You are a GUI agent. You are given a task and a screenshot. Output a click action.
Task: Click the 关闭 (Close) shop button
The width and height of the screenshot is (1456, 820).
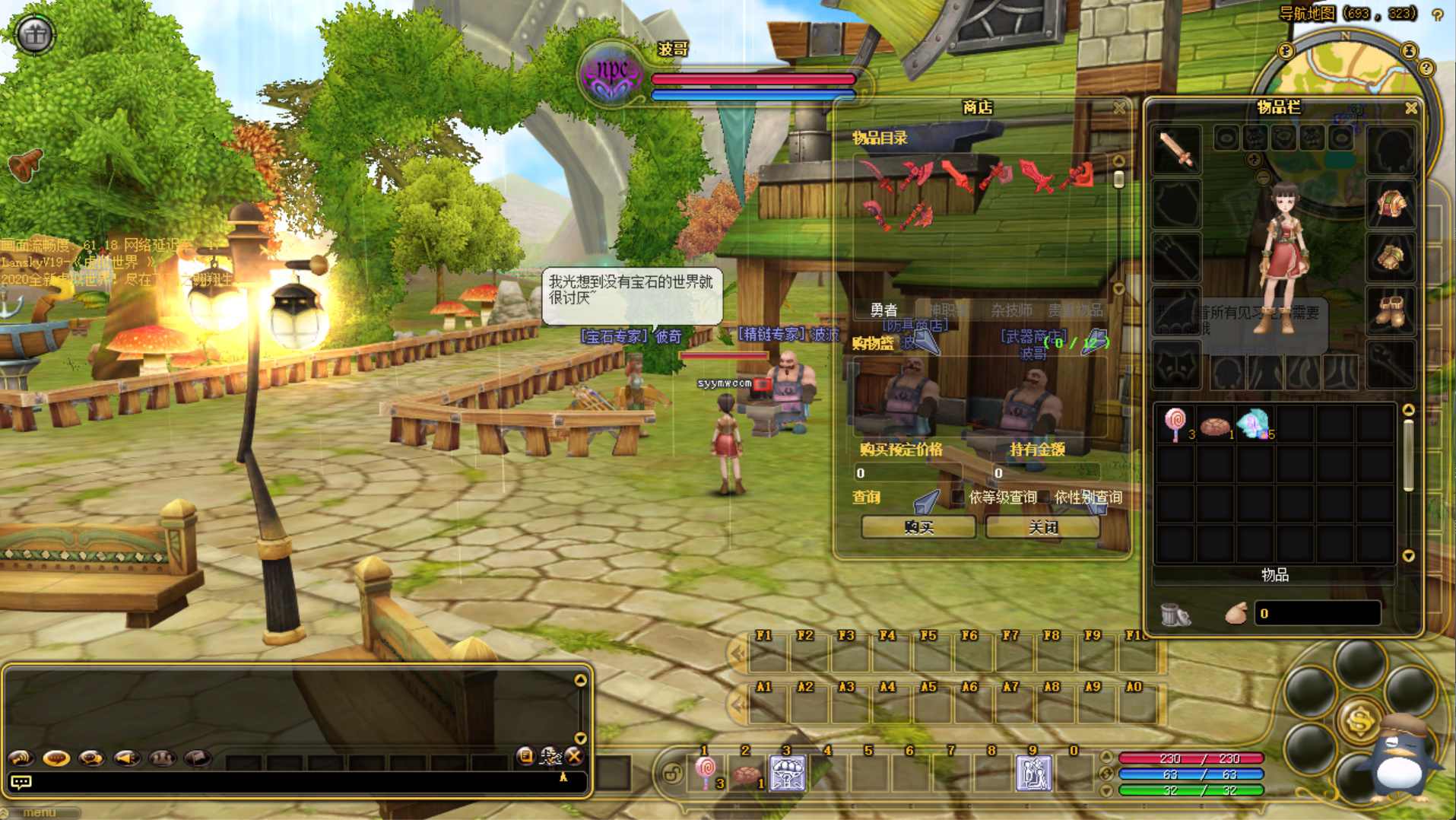click(1042, 527)
